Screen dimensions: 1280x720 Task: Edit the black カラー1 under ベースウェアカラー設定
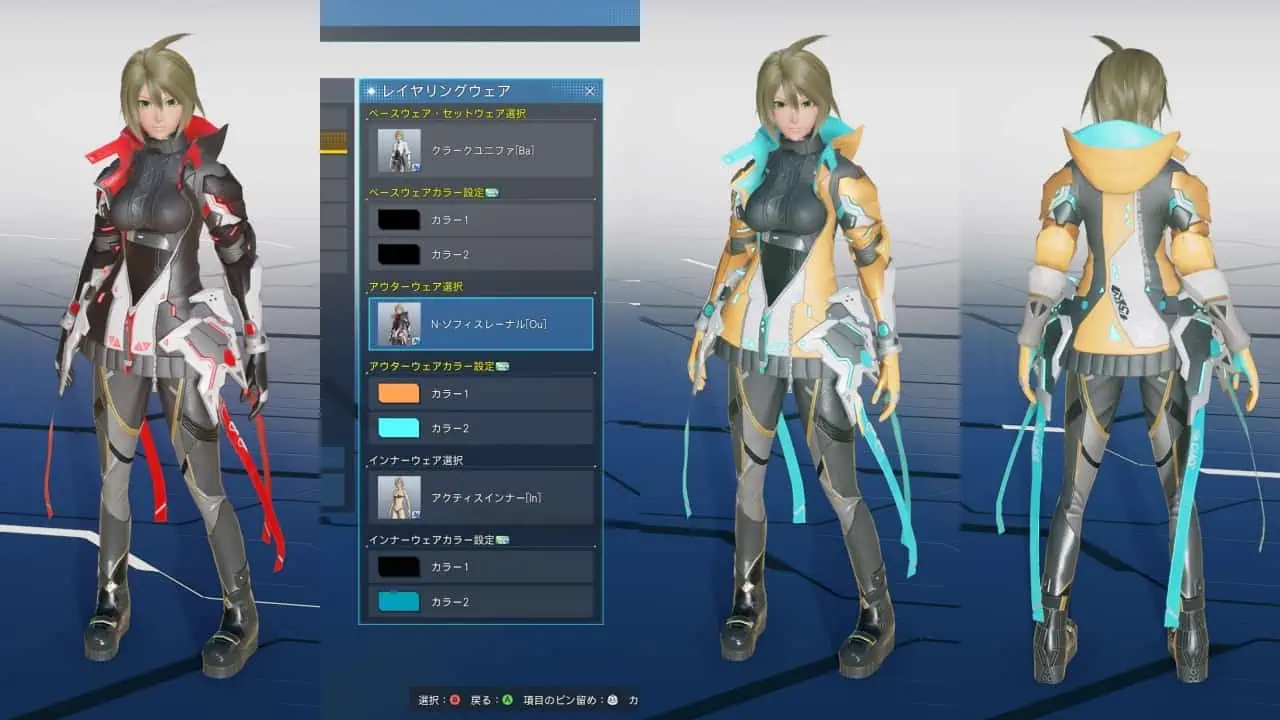pyautogui.click(x=399, y=219)
